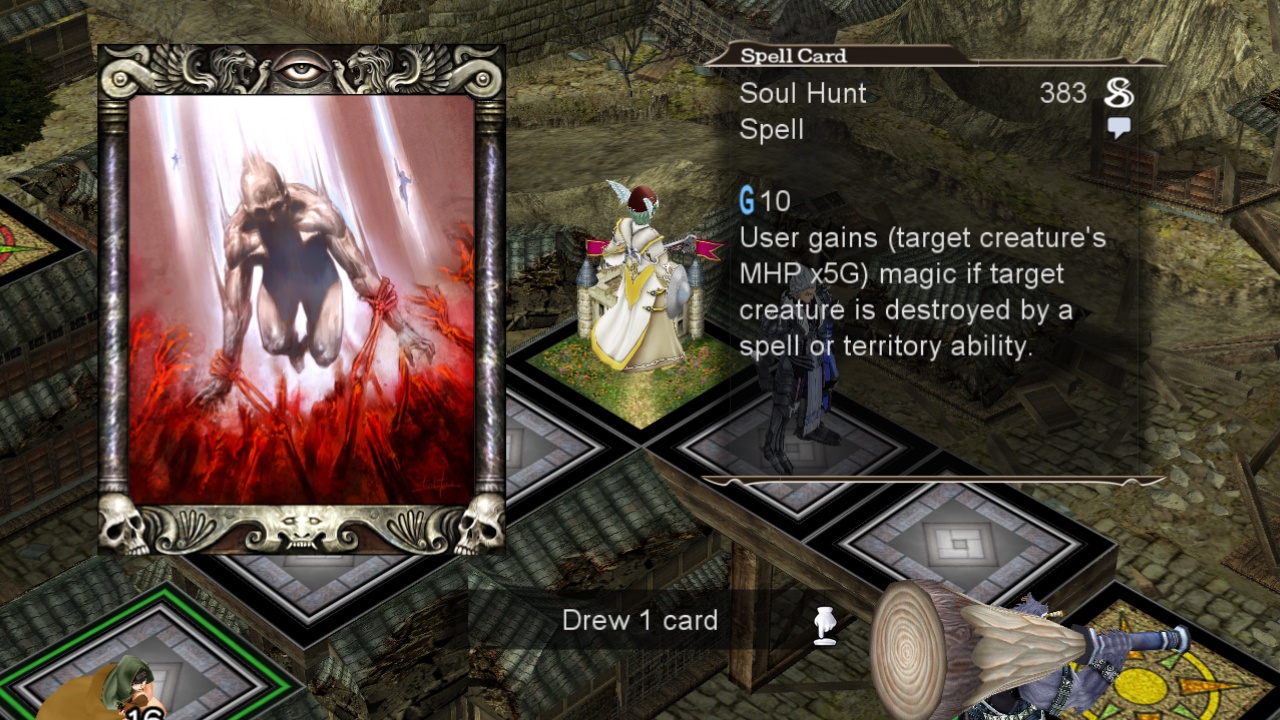Viewport: 1280px width, 720px height.
Task: Click the pointing hand continue icon
Action: click(x=825, y=625)
